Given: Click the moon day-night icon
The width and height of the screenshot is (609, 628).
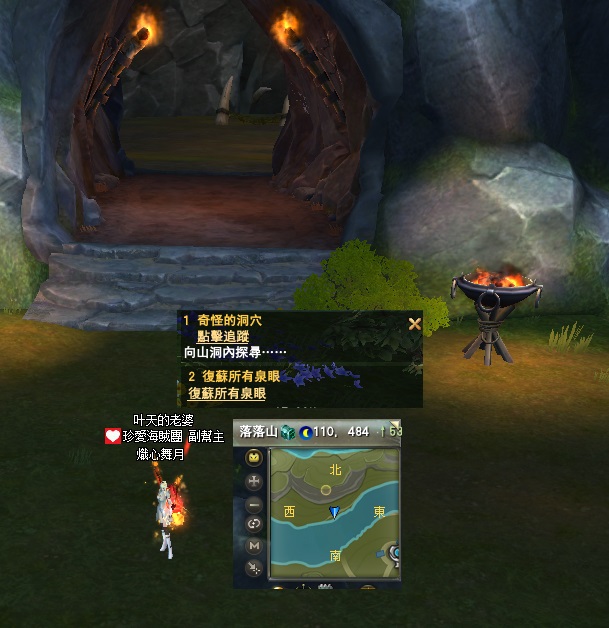Looking at the screenshot, I should (304, 432).
